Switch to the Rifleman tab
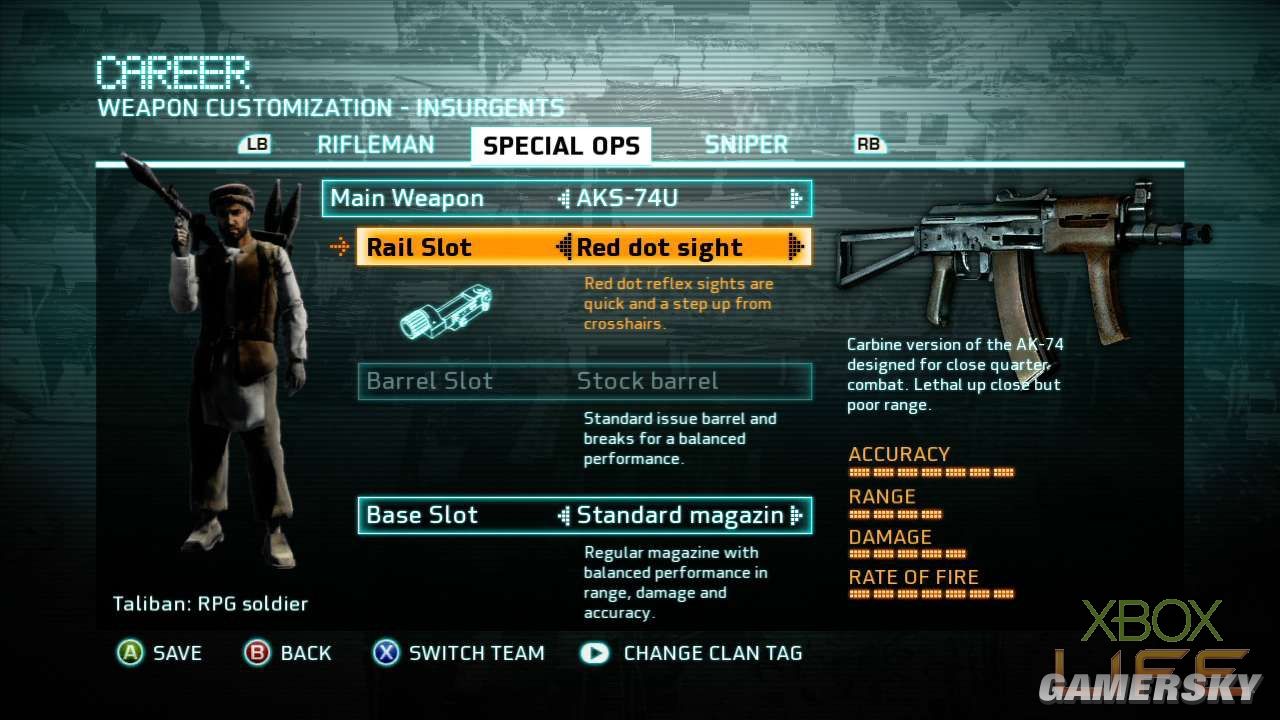The width and height of the screenshot is (1280, 720). [x=375, y=145]
